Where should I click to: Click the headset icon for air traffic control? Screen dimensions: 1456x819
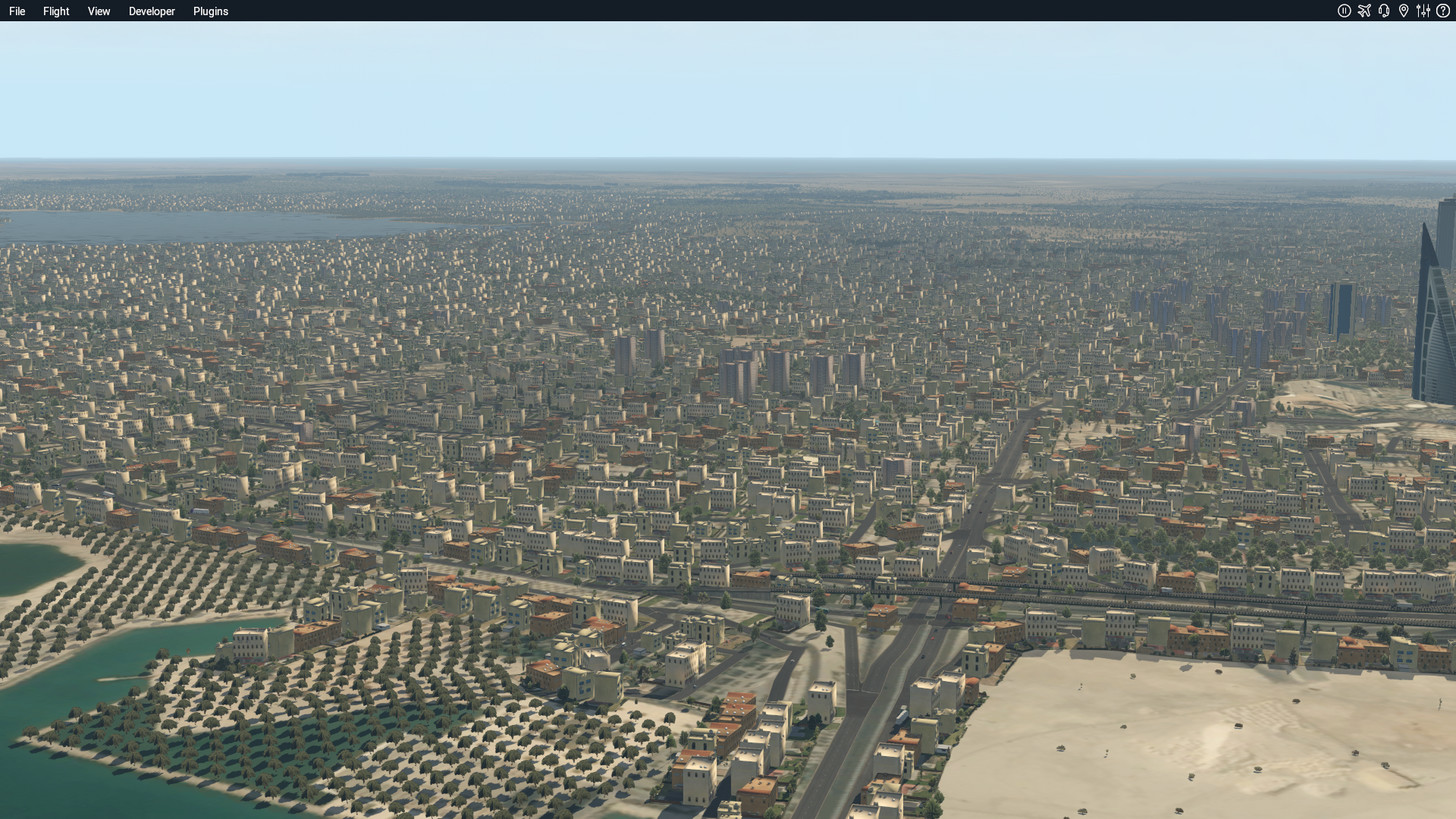1384,11
